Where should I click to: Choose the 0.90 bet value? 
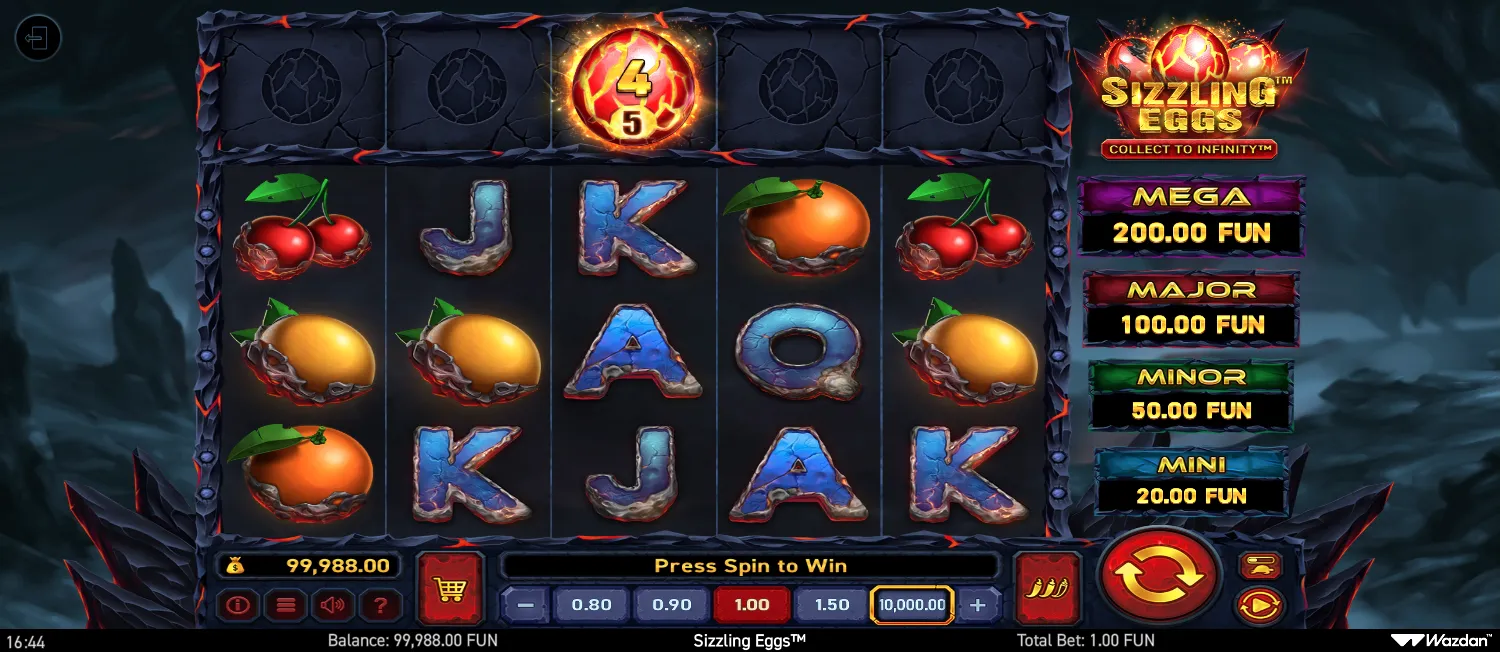pyautogui.click(x=671, y=605)
